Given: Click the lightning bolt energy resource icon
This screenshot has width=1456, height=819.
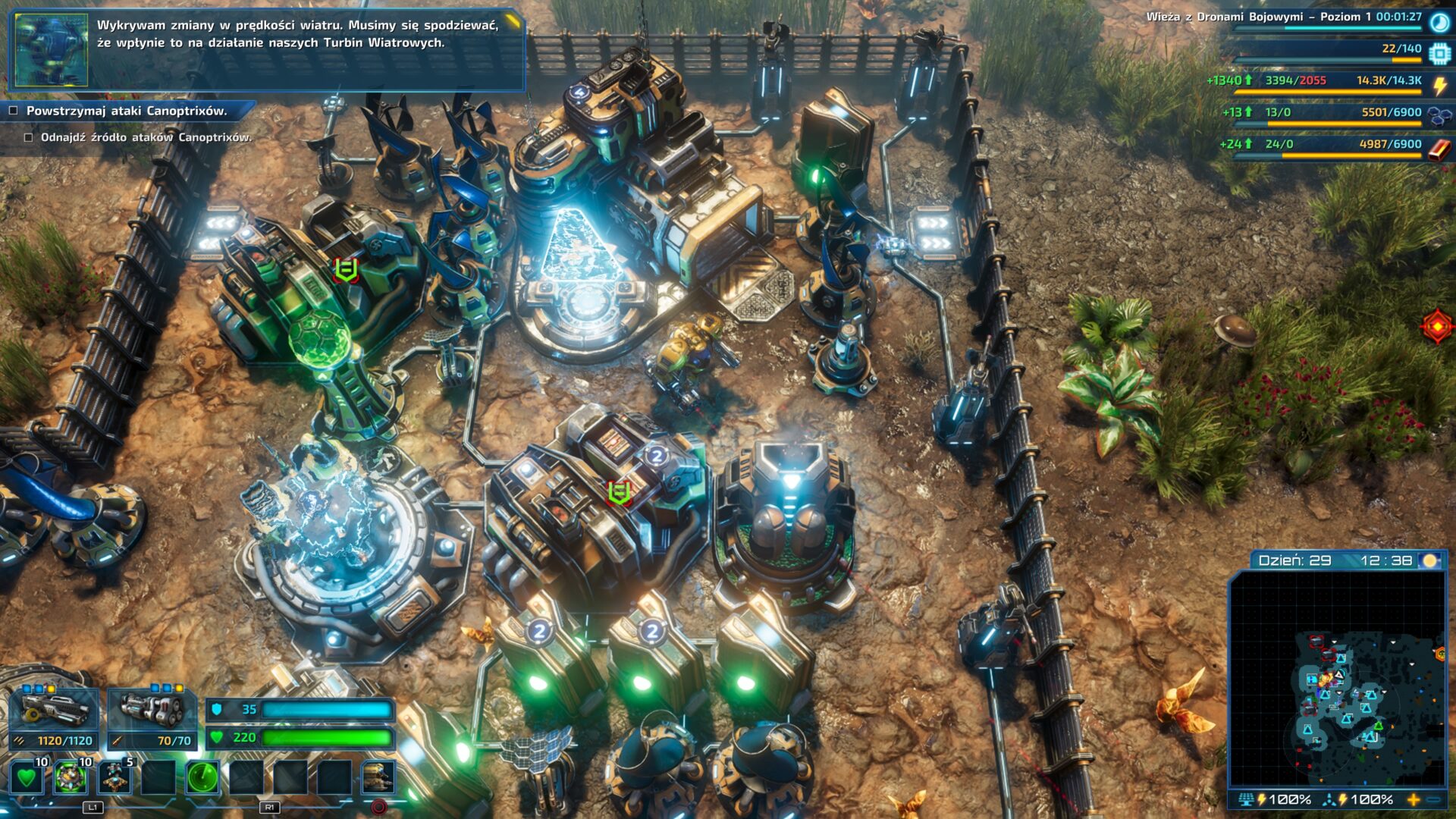Looking at the screenshot, I should pyautogui.click(x=1439, y=85).
